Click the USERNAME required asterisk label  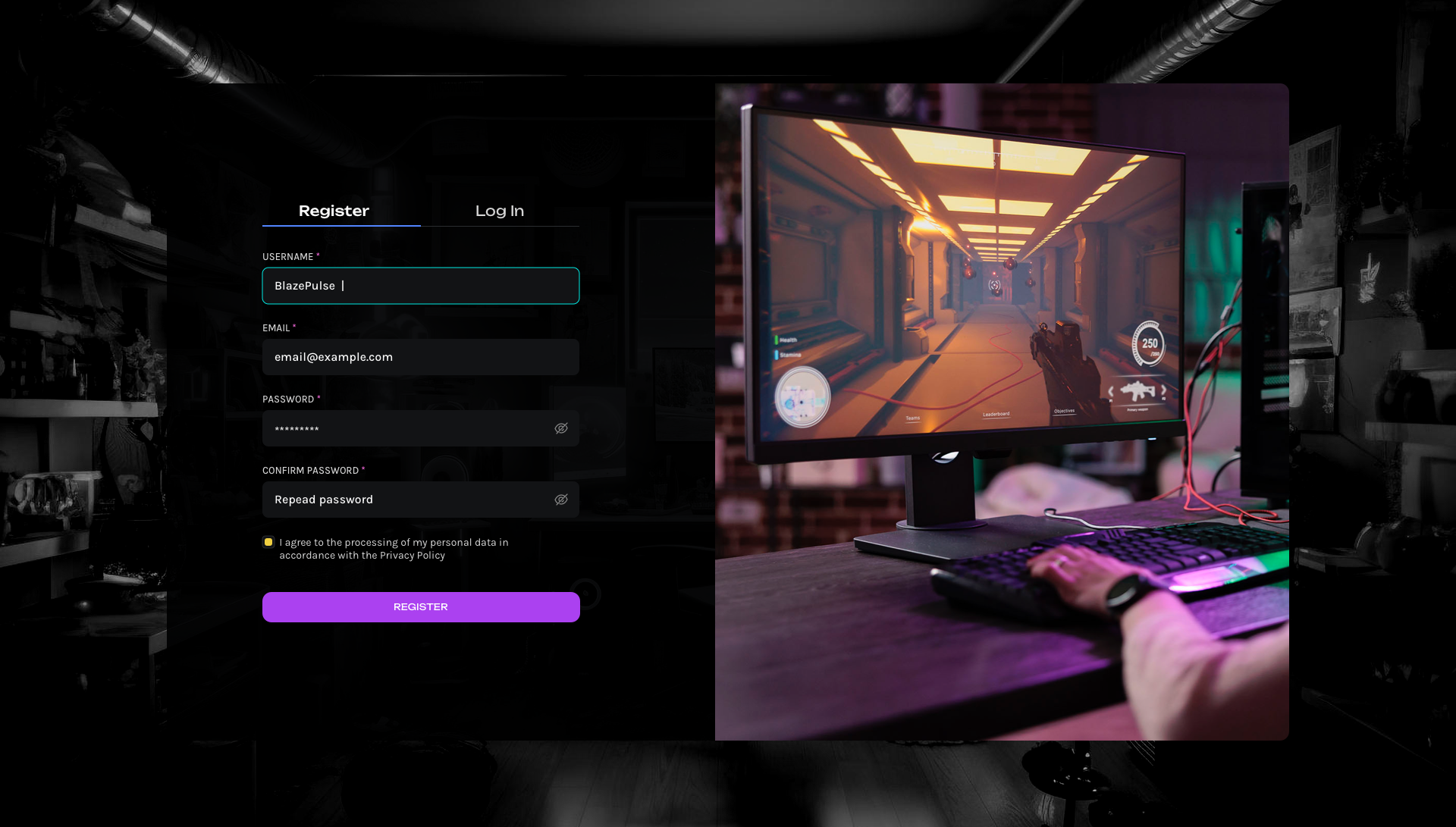pyautogui.click(x=318, y=255)
